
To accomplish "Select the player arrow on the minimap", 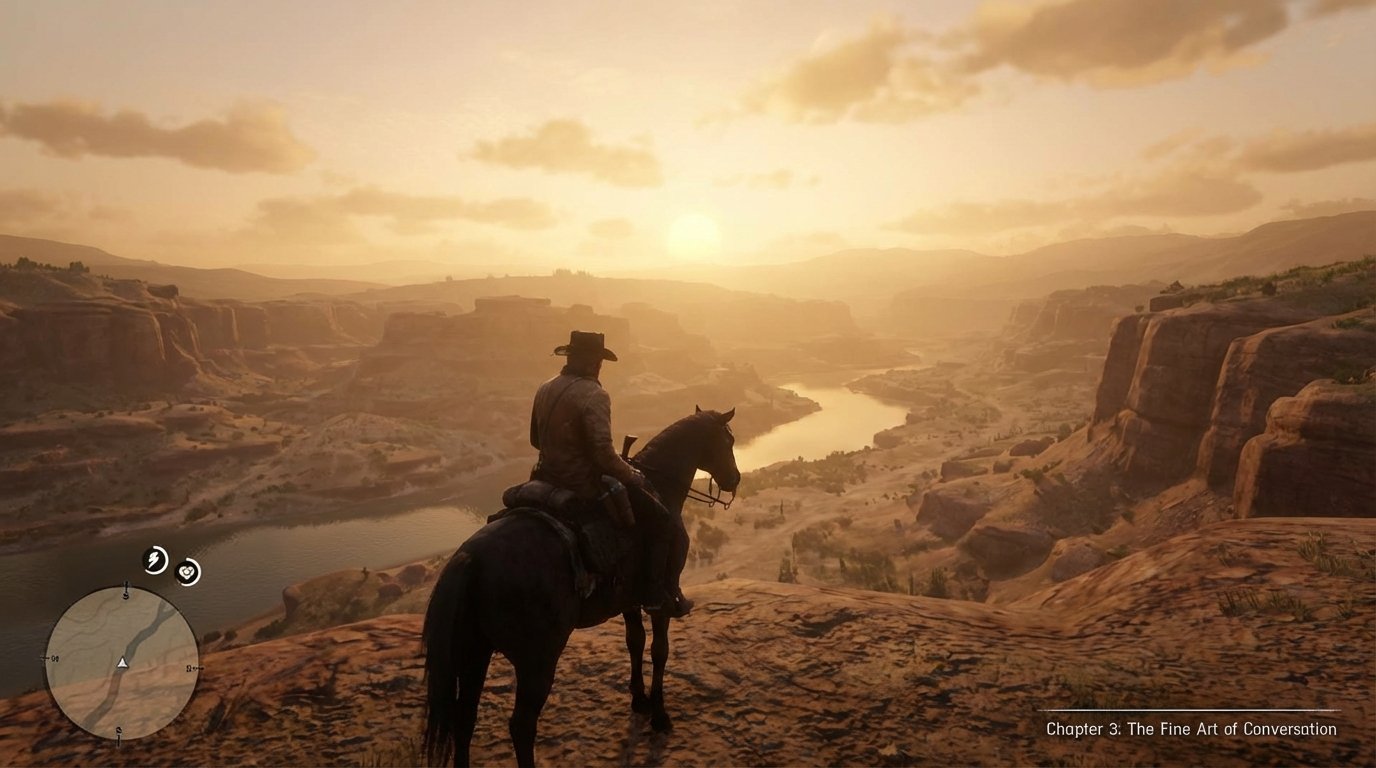I will pos(122,663).
